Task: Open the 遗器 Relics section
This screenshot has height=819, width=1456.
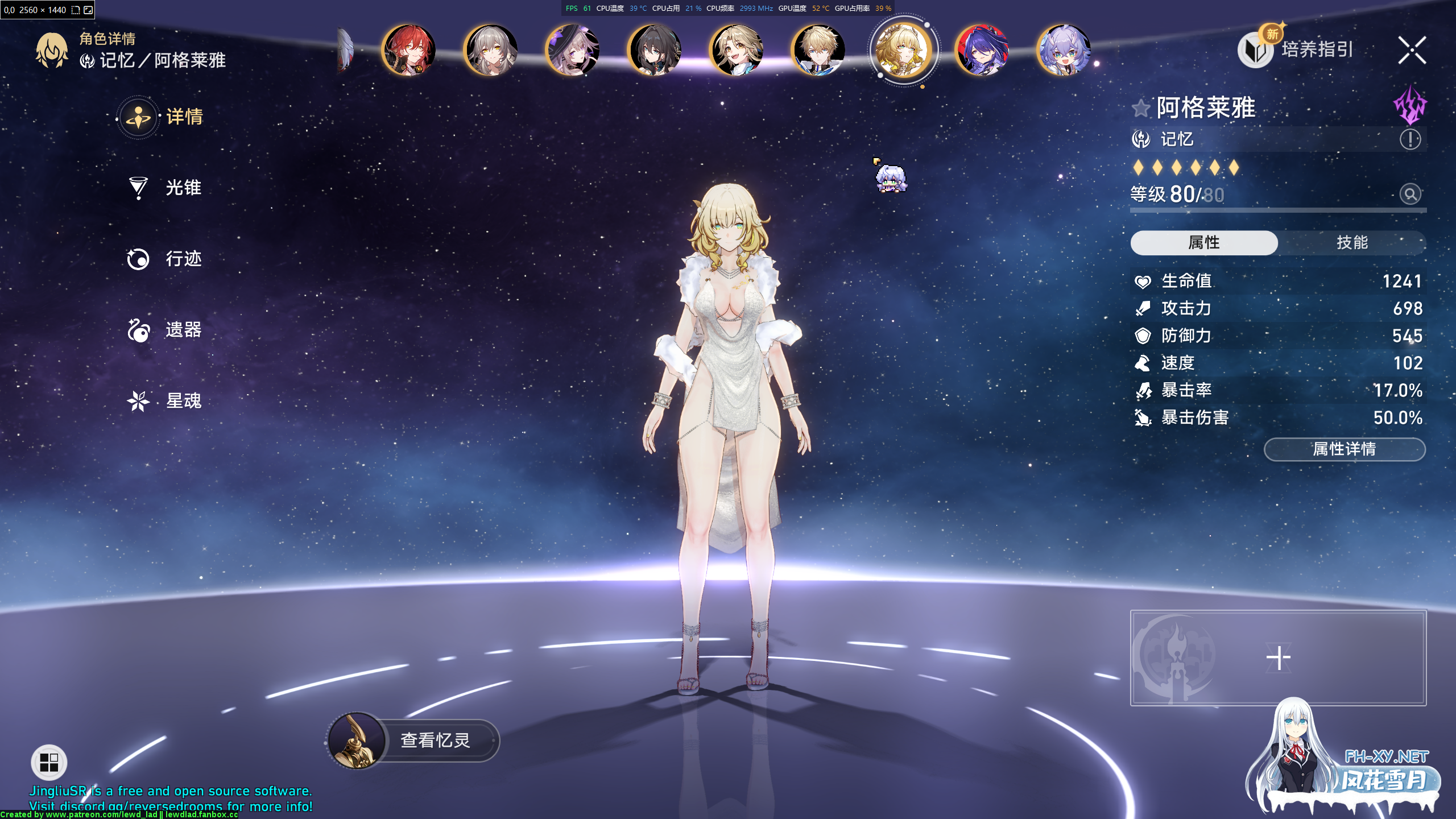Action: (x=182, y=330)
